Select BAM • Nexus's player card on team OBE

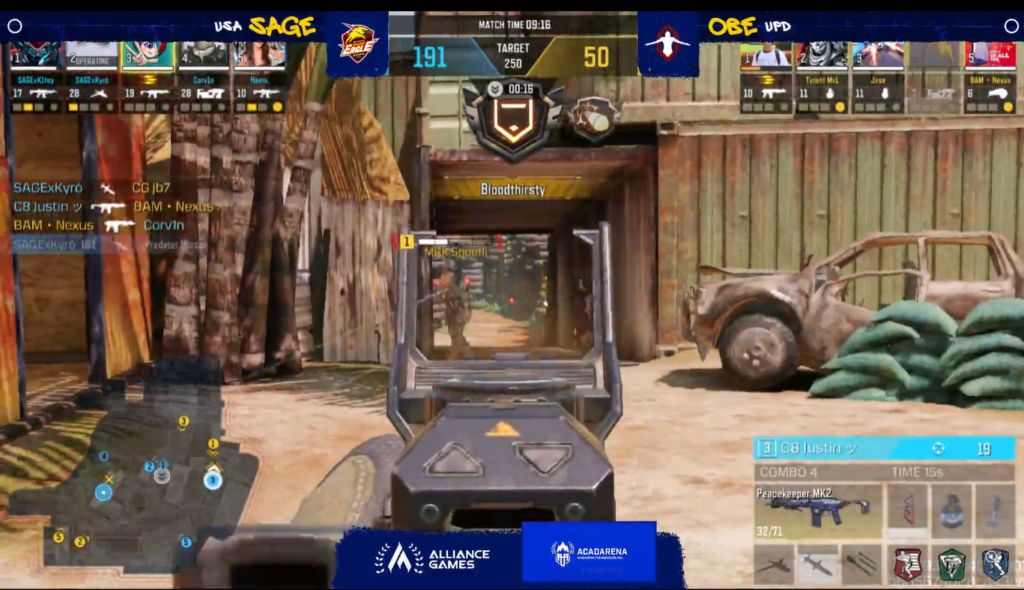988,77
